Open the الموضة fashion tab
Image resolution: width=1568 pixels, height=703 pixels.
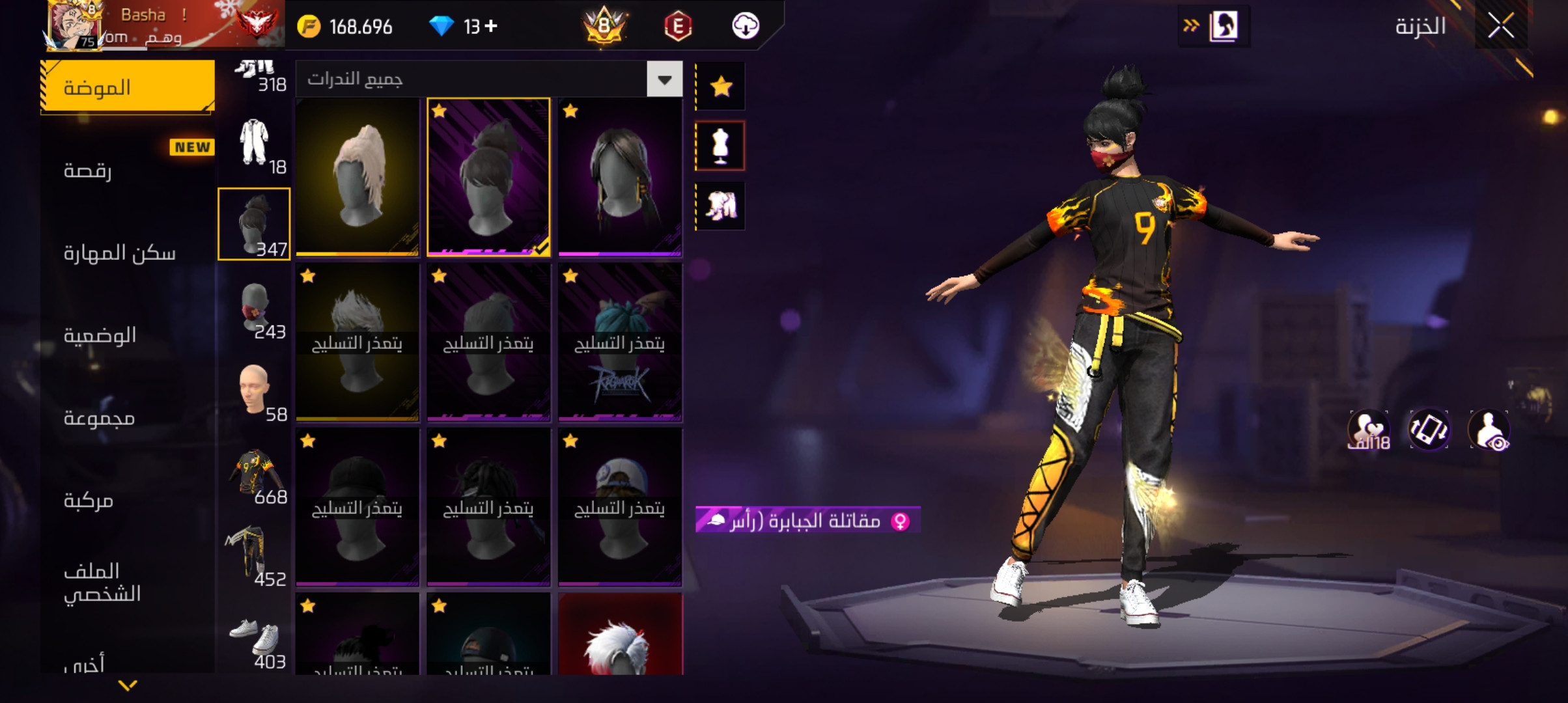[x=128, y=87]
